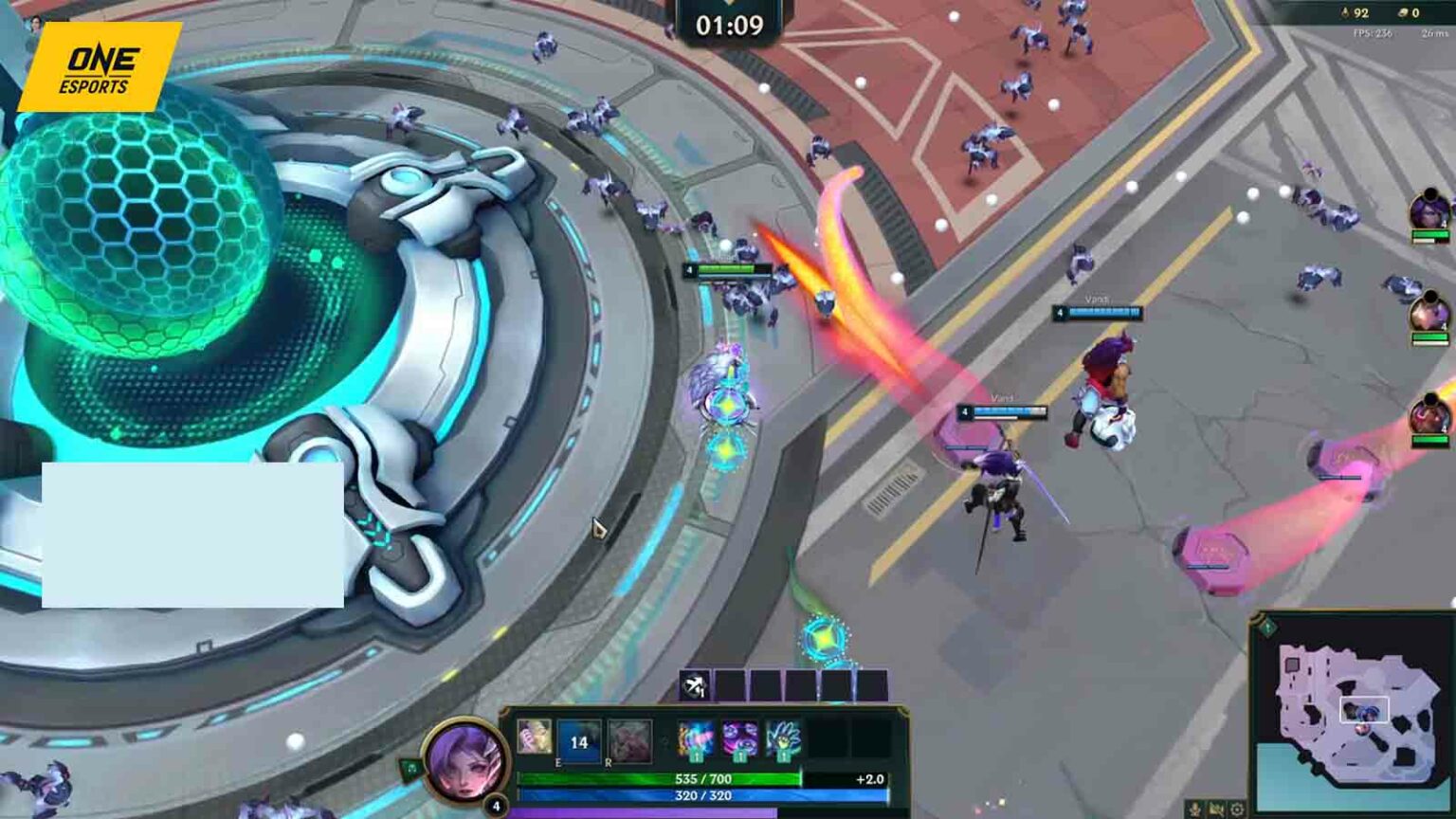Click the blue mana bar showing 320/320

pos(702,794)
